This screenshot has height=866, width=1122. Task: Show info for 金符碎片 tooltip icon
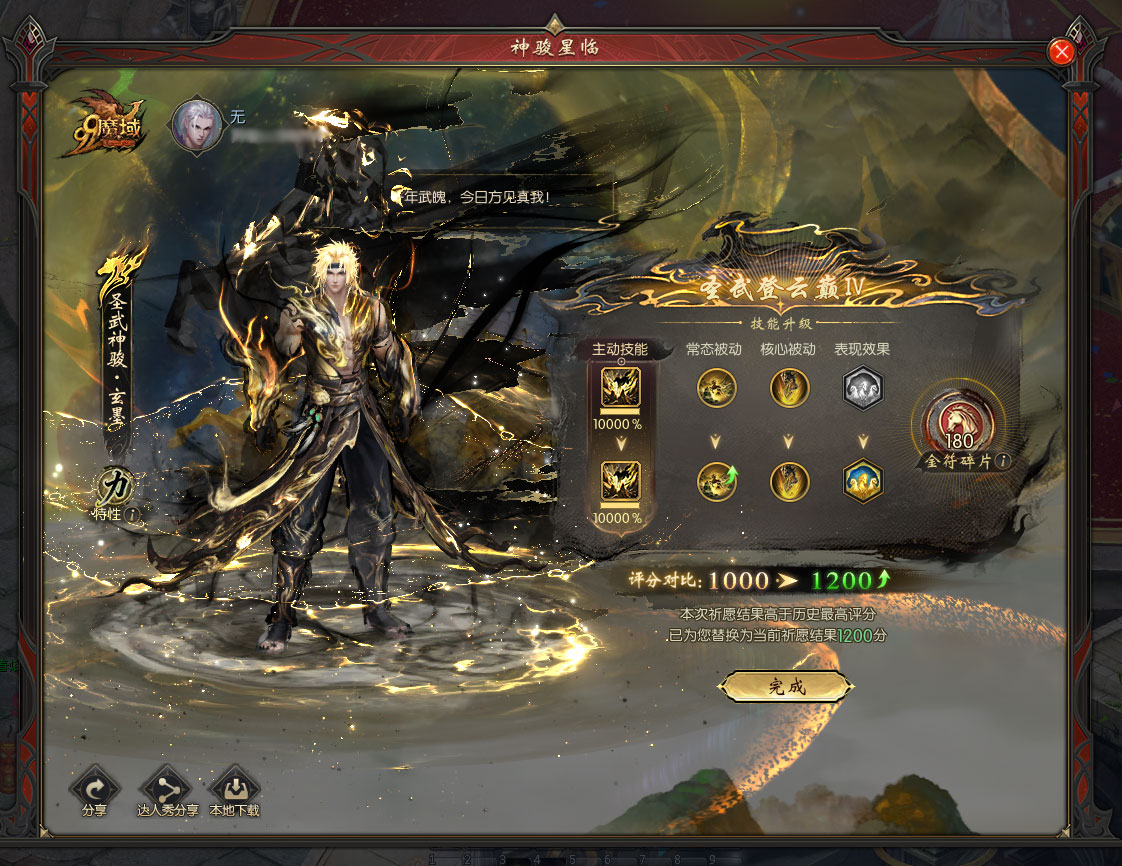point(1003,462)
